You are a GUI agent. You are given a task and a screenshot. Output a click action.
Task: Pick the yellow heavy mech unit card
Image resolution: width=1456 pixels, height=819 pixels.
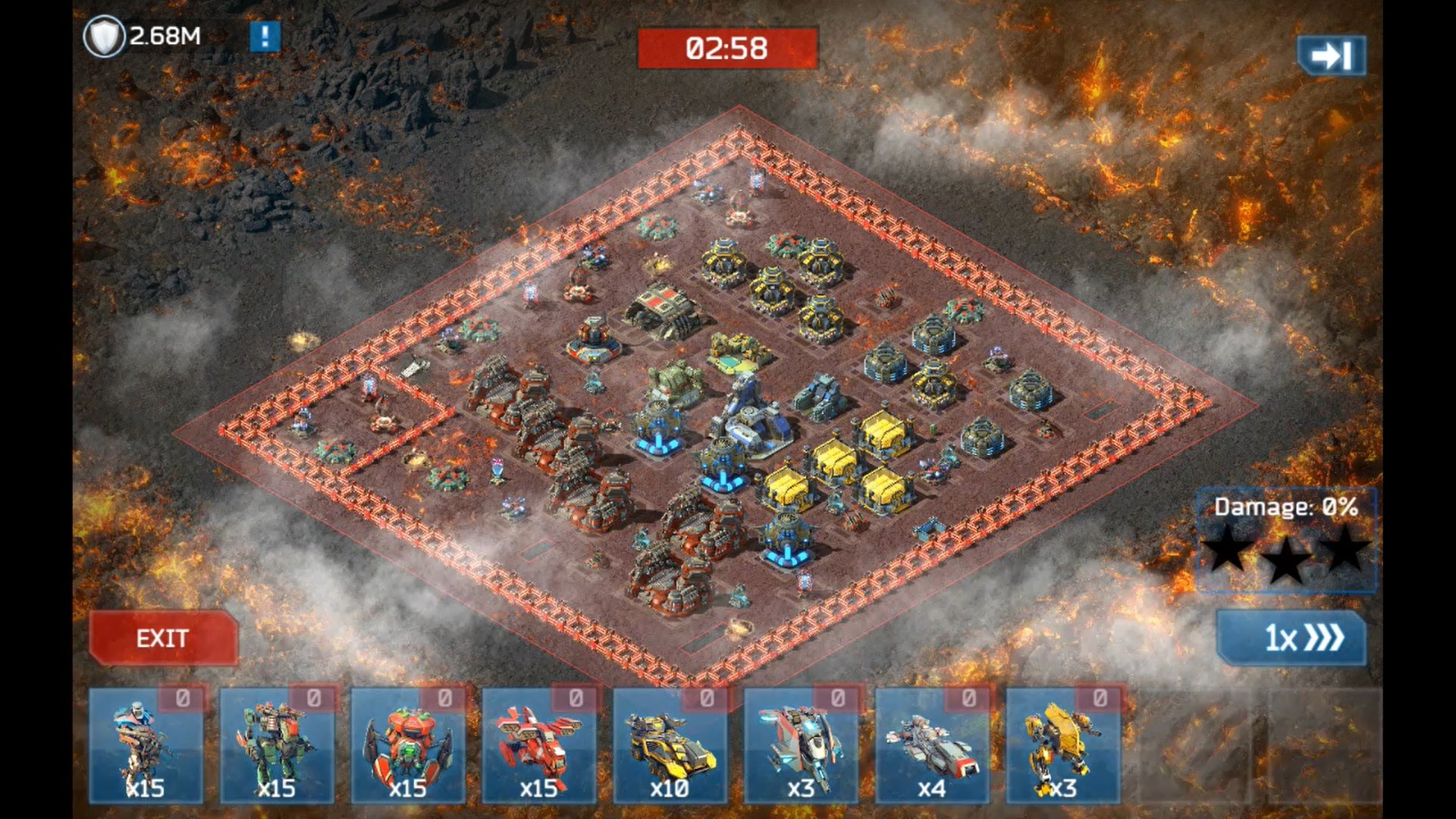1063,746
